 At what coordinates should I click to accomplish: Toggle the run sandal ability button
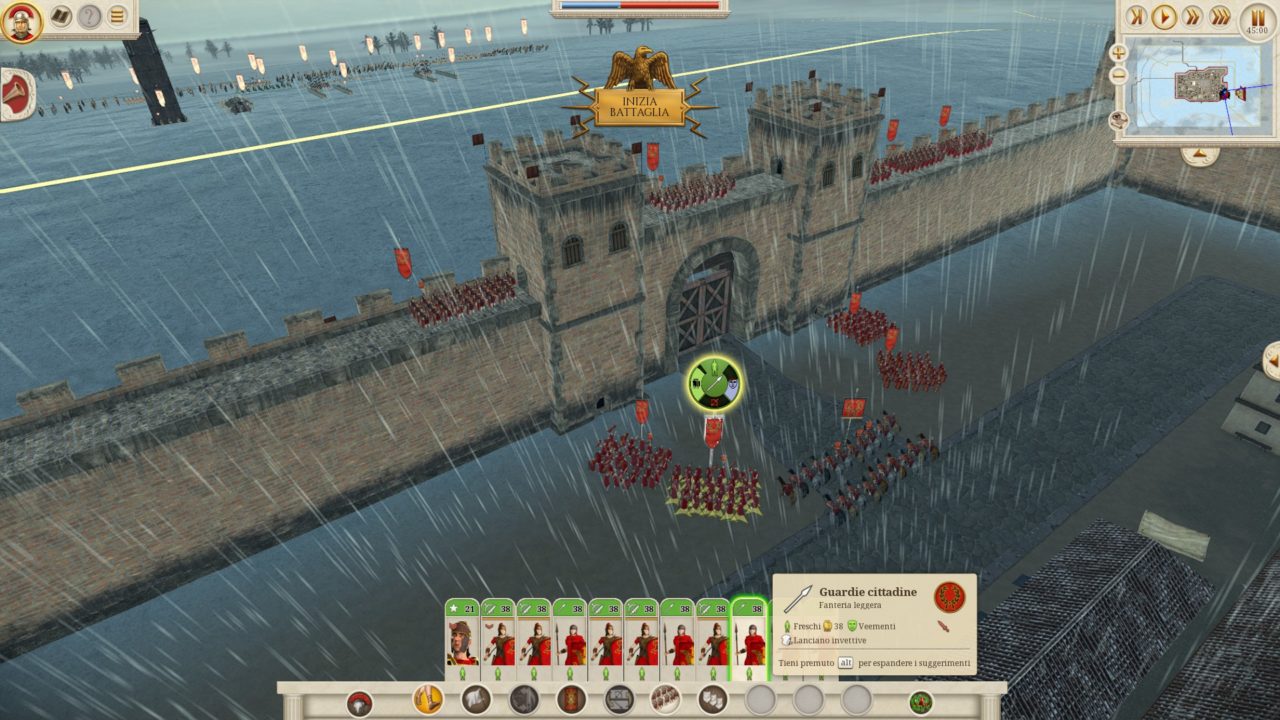428,698
